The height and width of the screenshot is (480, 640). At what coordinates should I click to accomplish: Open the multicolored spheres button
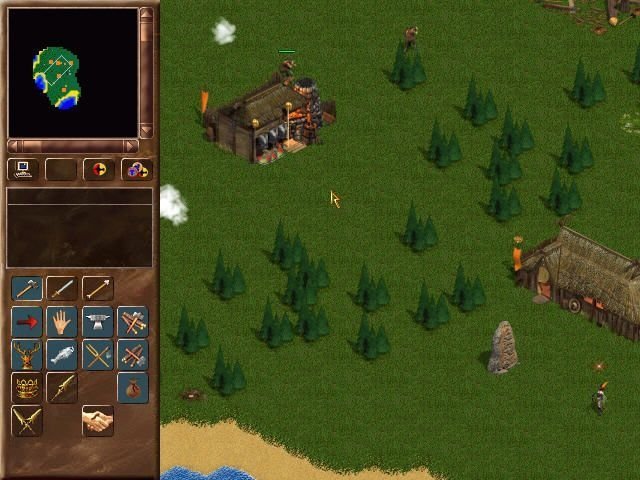coord(135,169)
